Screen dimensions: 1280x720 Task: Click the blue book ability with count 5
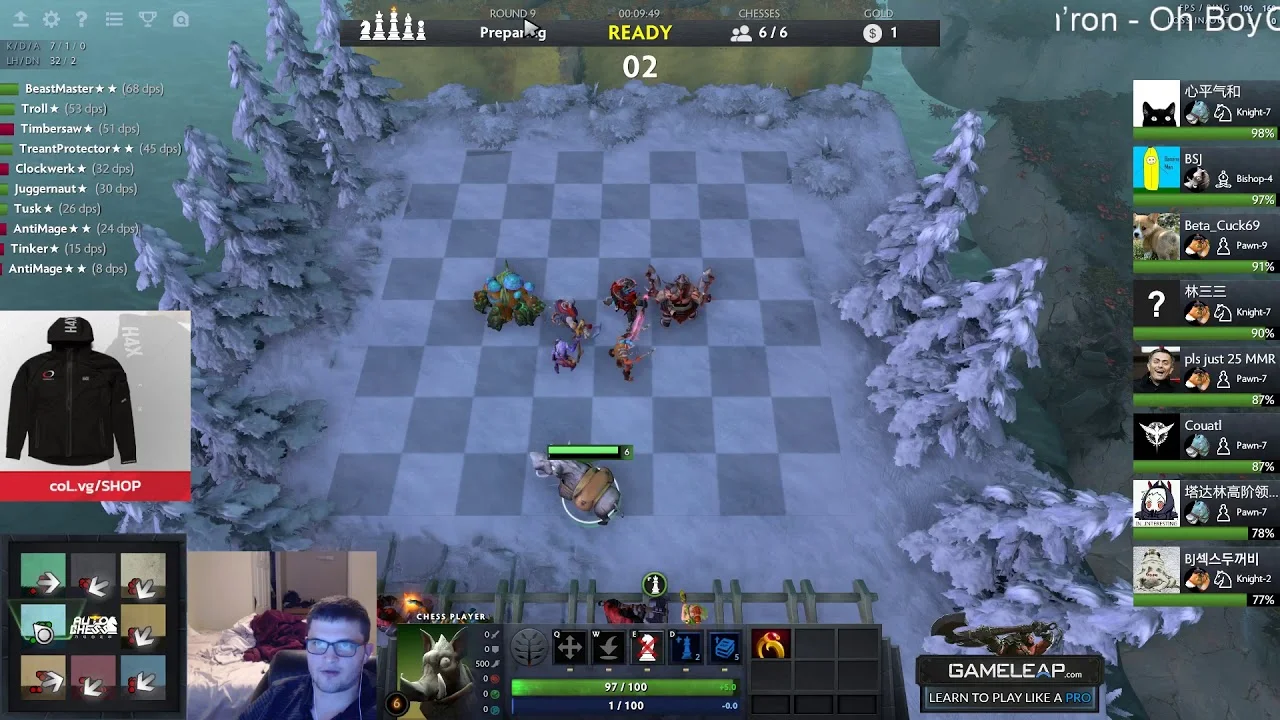tap(727, 645)
